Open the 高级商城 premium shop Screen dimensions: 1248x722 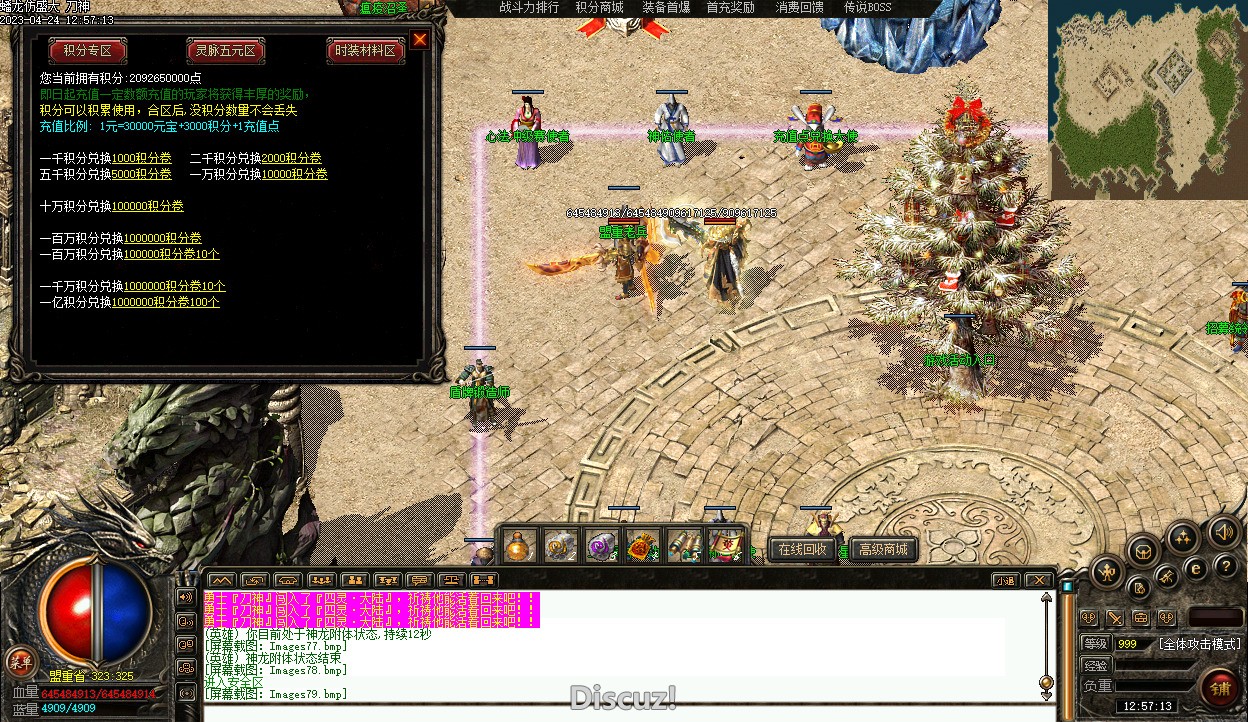point(883,549)
